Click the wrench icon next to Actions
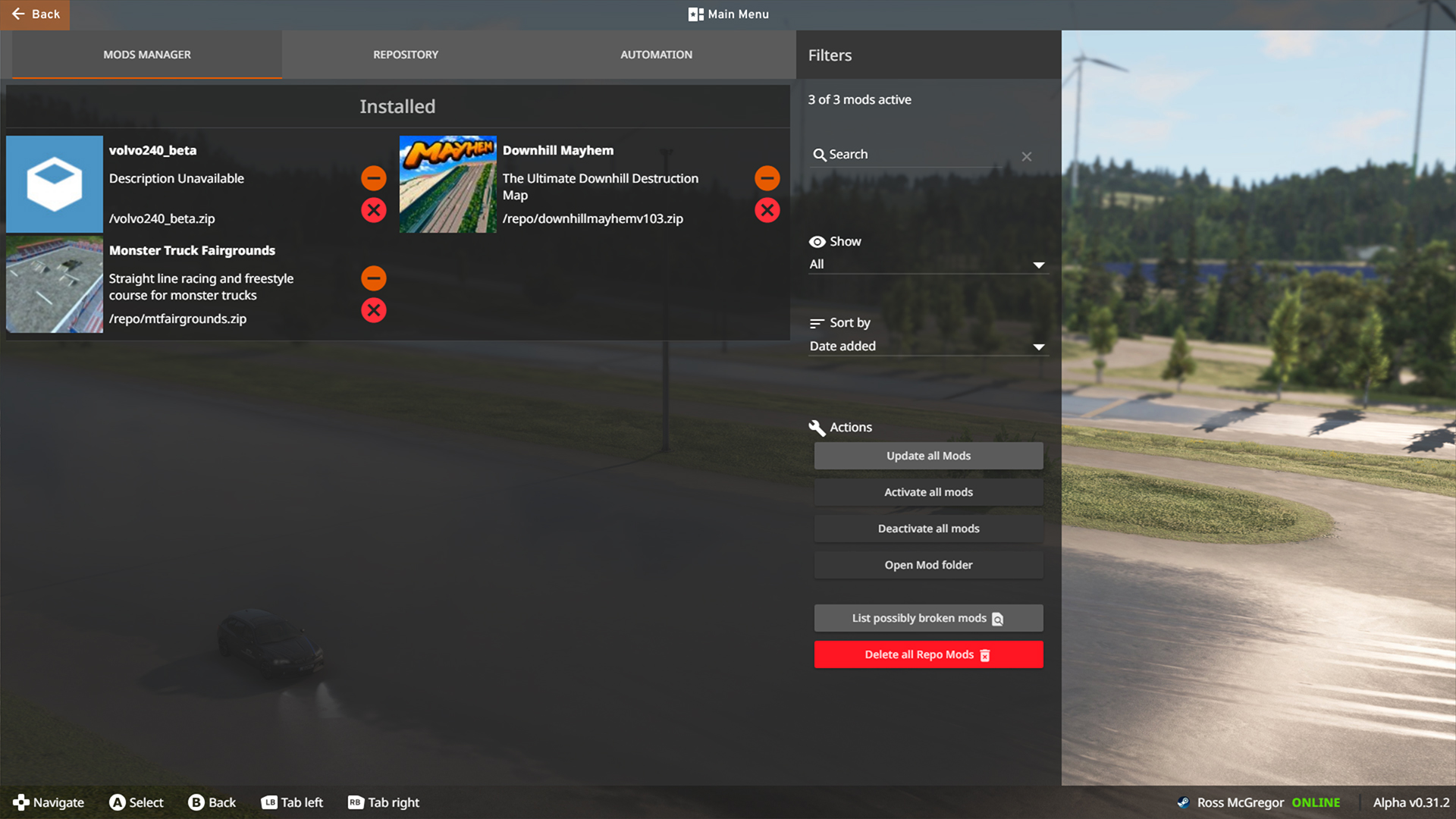 (817, 427)
